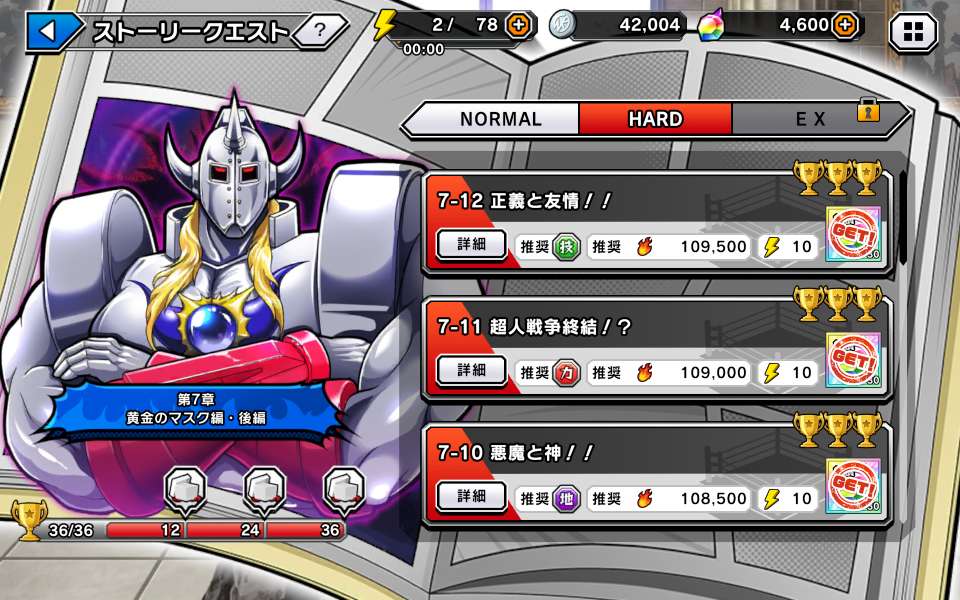Add stamina with the orange plus button
The width and height of the screenshot is (960, 600).
click(519, 25)
